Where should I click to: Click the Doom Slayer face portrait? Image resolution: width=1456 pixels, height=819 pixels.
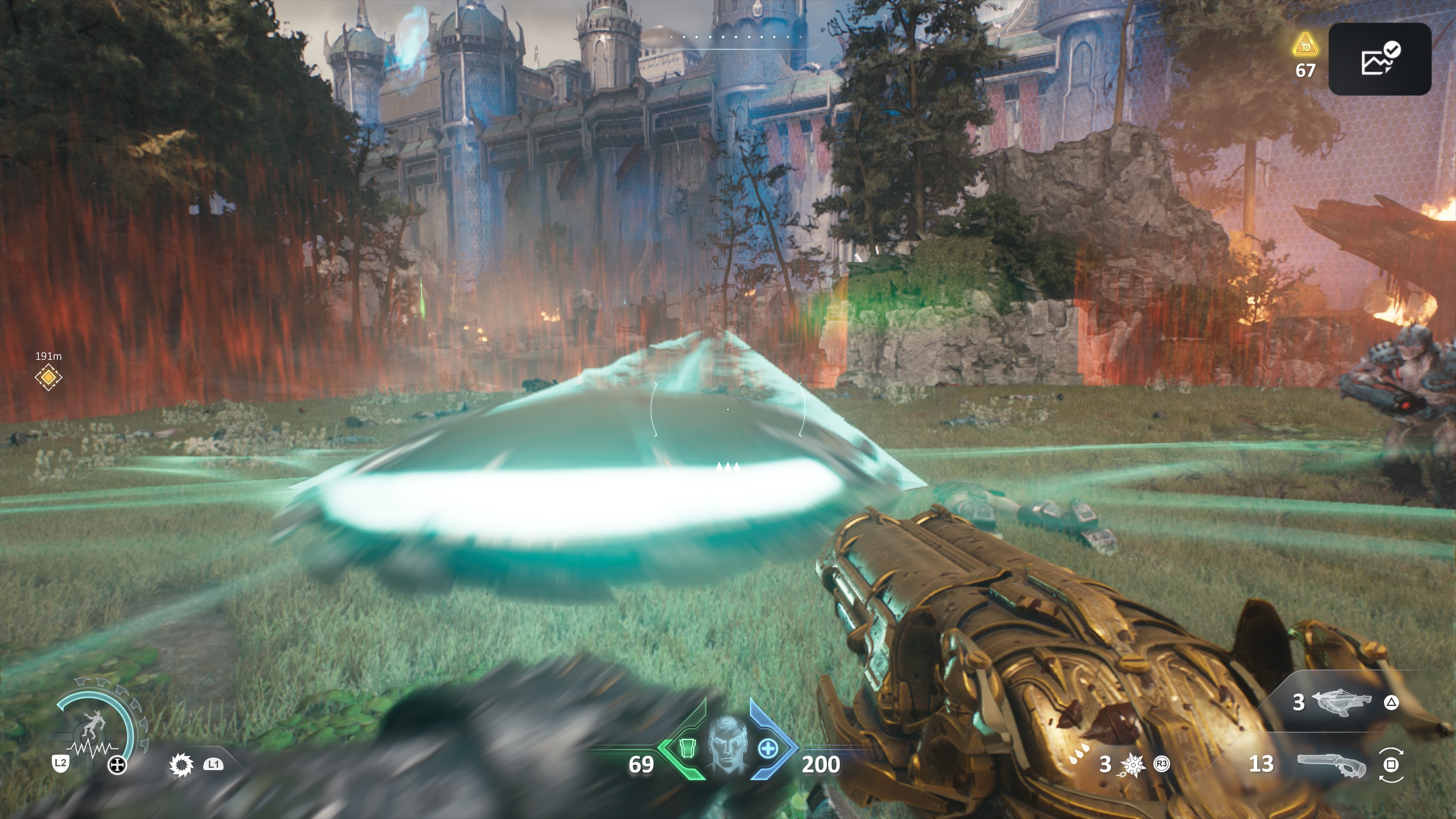pos(728,745)
